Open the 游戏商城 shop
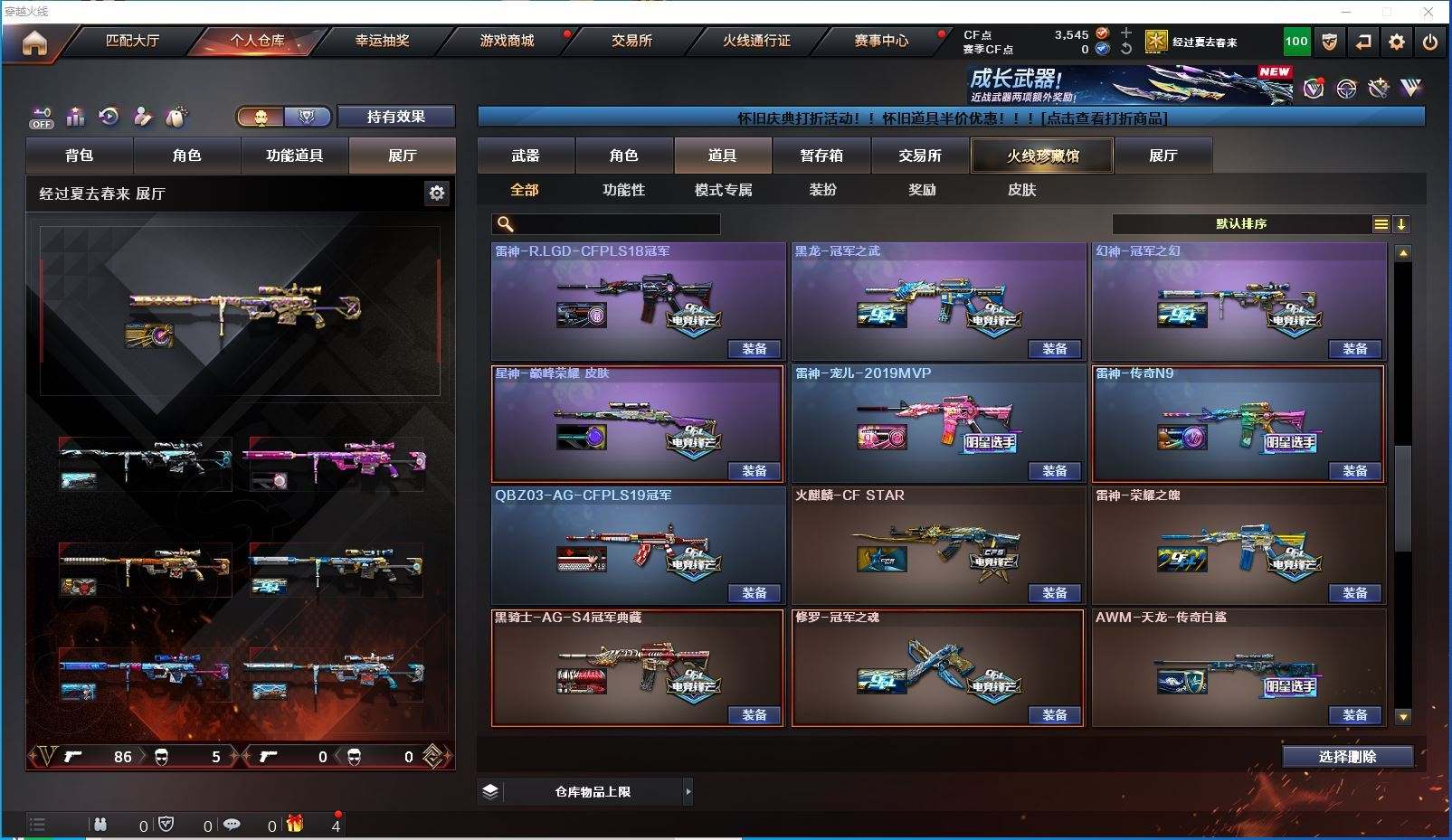 pos(507,41)
